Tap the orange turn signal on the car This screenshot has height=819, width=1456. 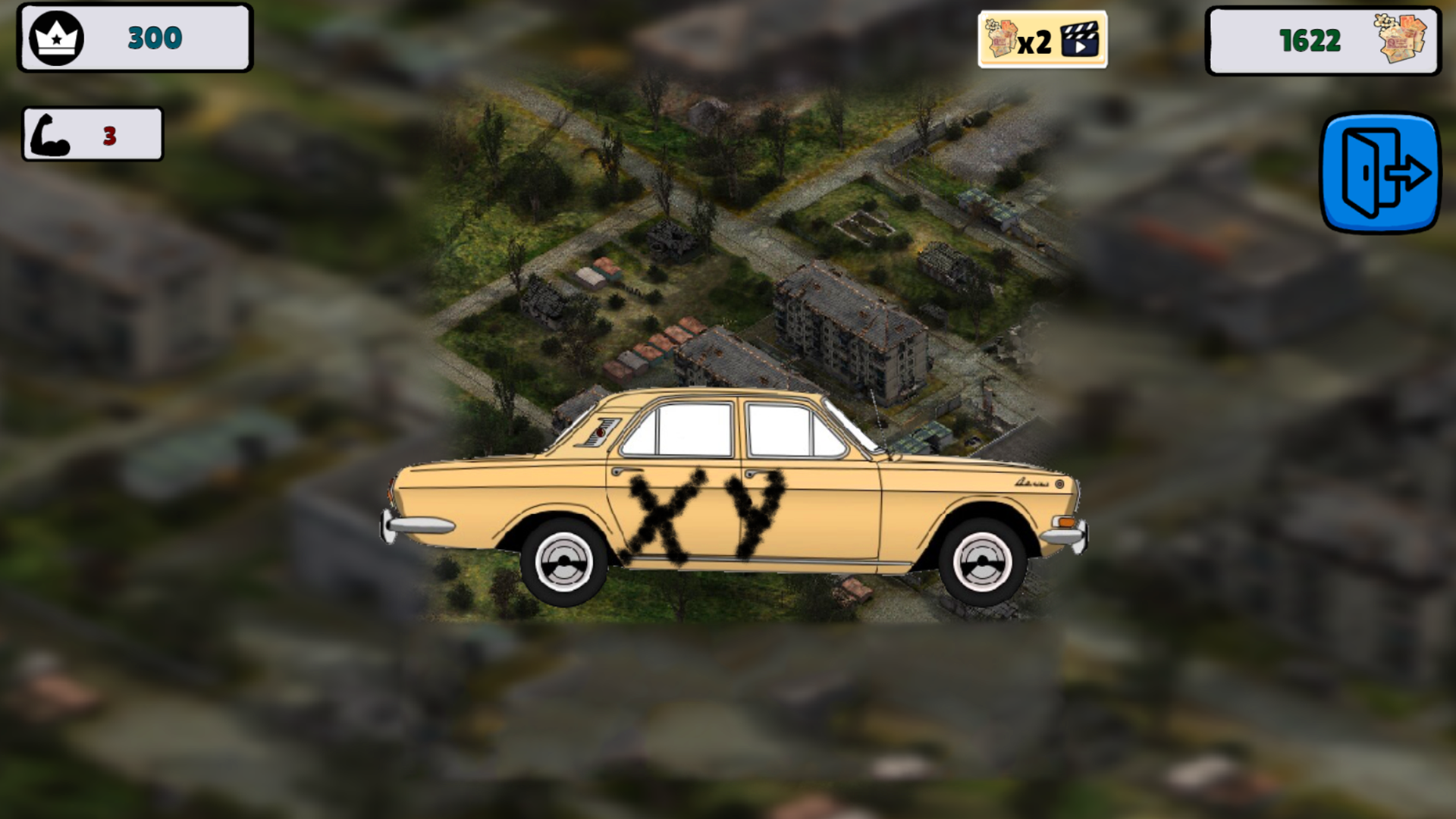pyautogui.click(x=1068, y=523)
